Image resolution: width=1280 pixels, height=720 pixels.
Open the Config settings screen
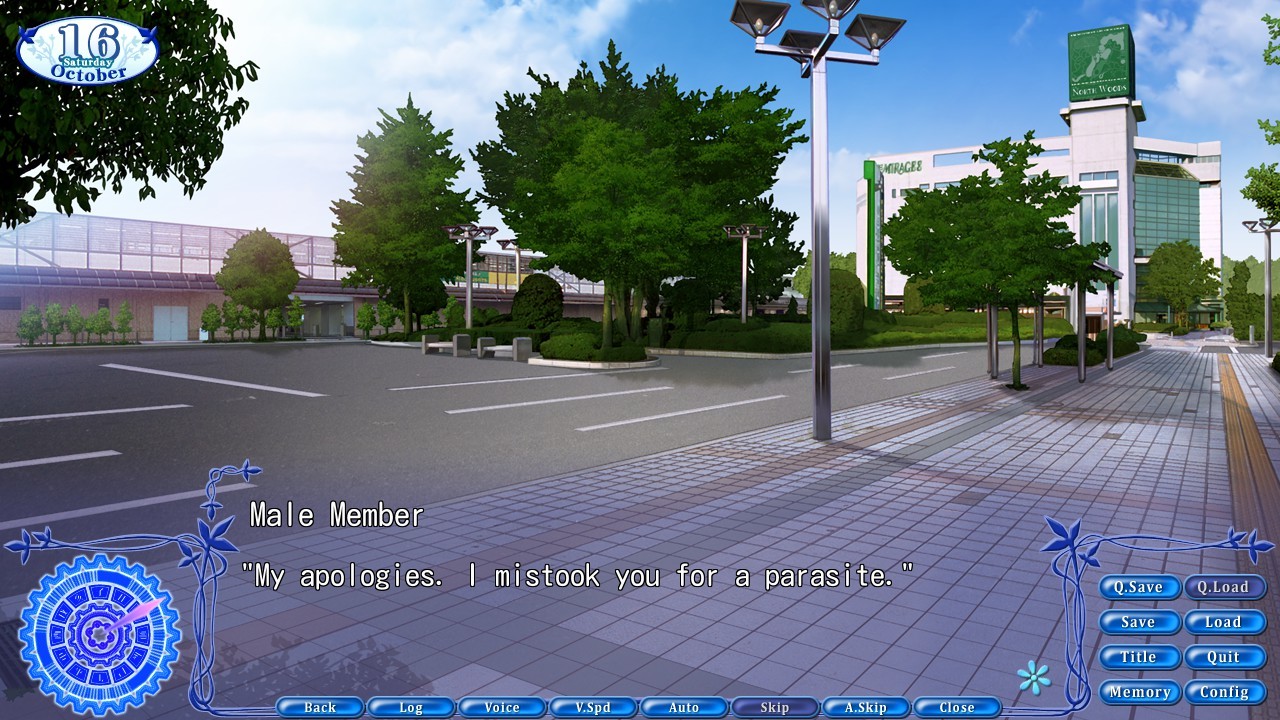point(1226,691)
